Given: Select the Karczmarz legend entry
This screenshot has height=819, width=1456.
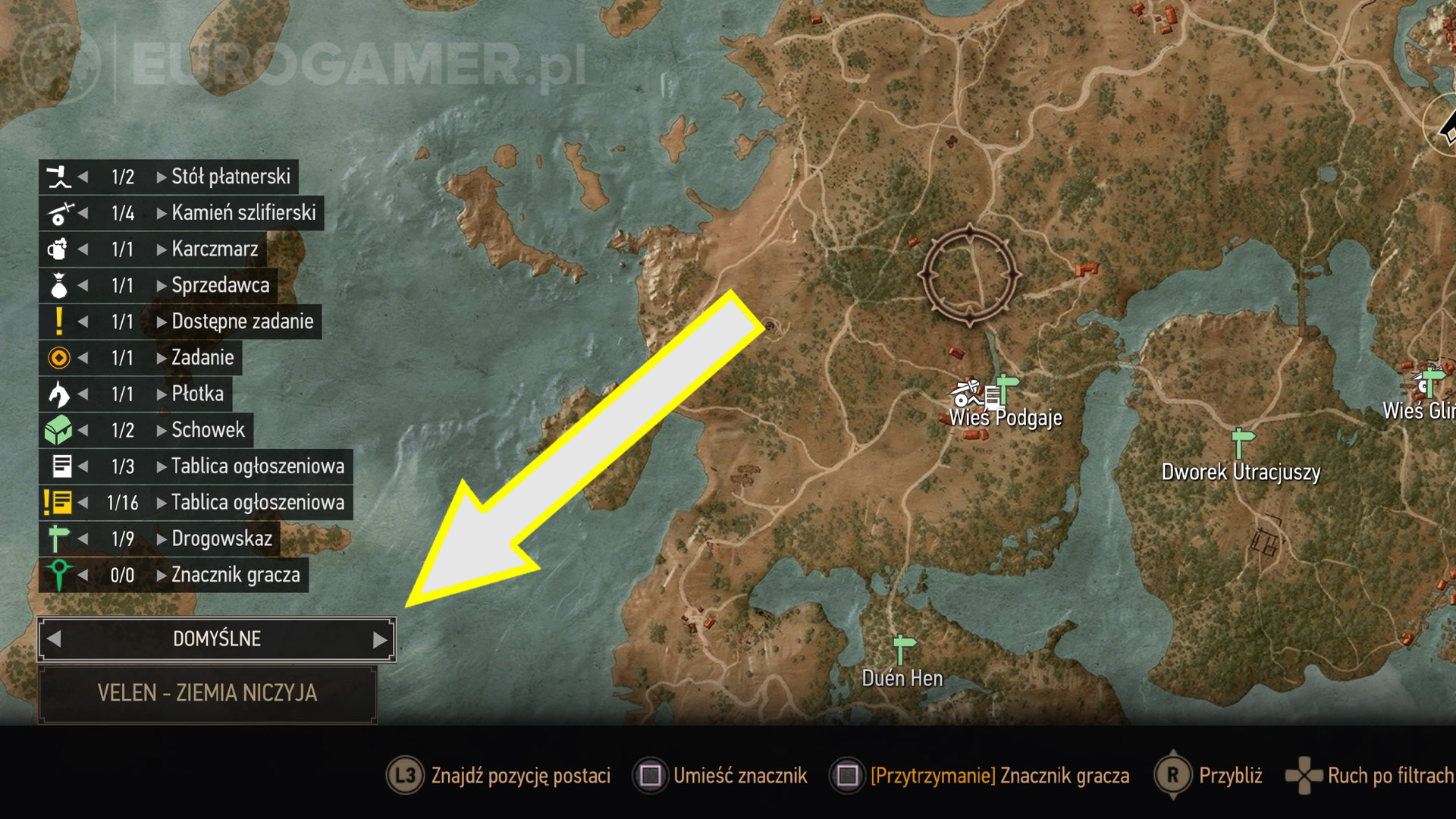Looking at the screenshot, I should [214, 249].
